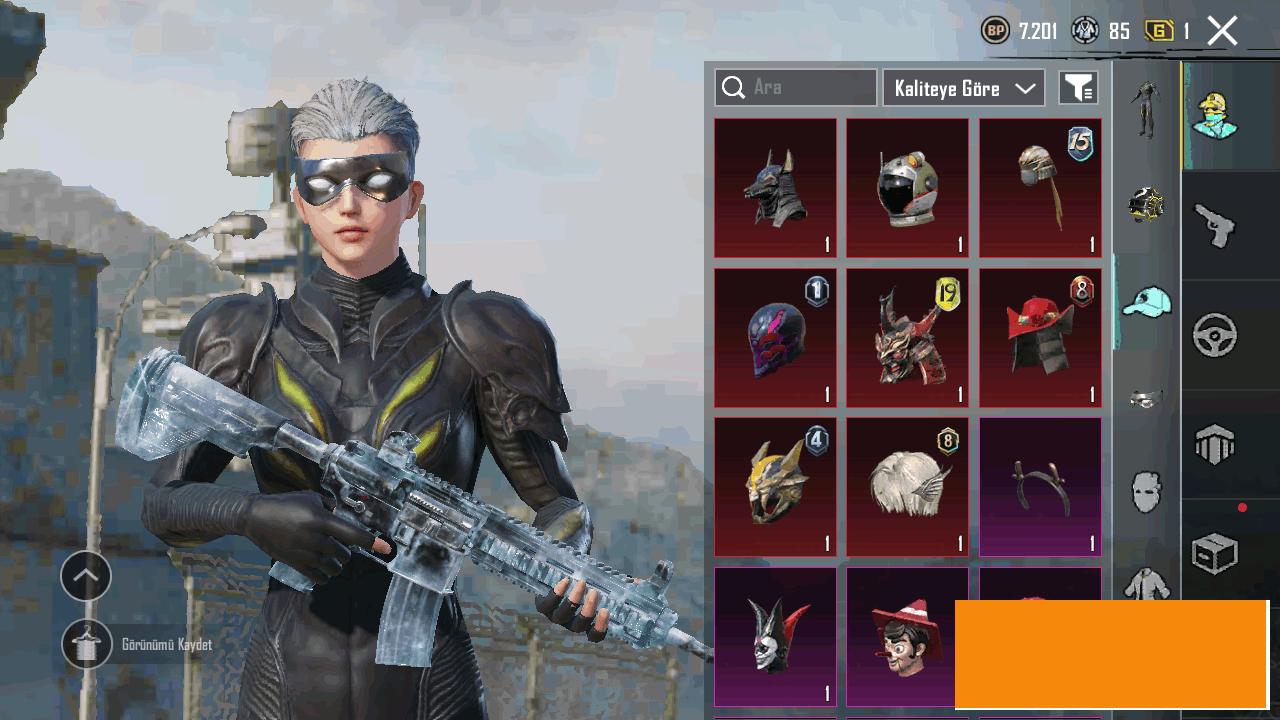The width and height of the screenshot is (1280, 720).
Task: Close the inventory with the X button
Action: coord(1222,31)
